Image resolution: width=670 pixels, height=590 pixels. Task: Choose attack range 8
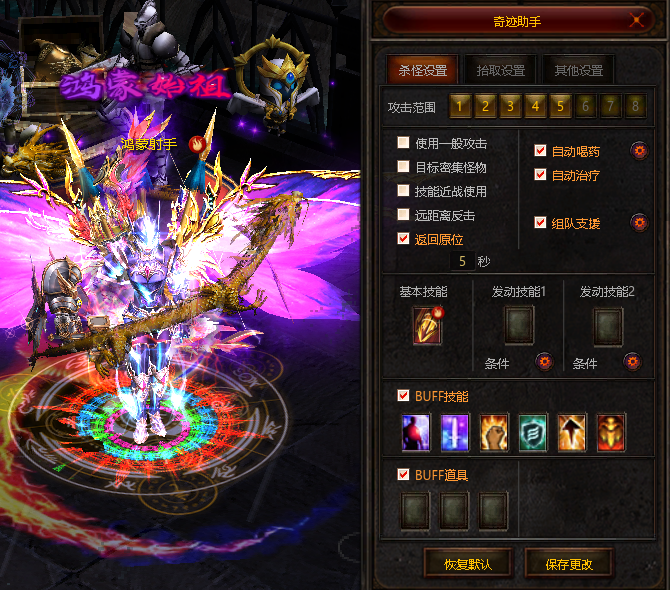(x=635, y=105)
